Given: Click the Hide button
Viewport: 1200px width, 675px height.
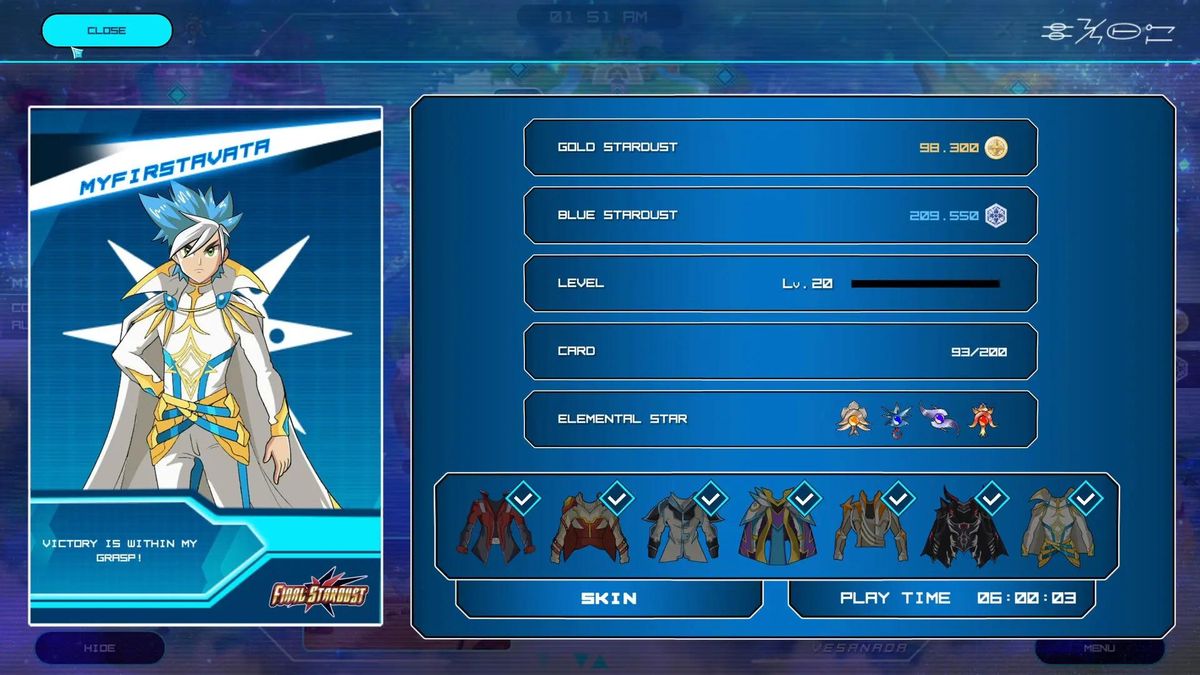Looking at the screenshot, I should click(x=99, y=648).
